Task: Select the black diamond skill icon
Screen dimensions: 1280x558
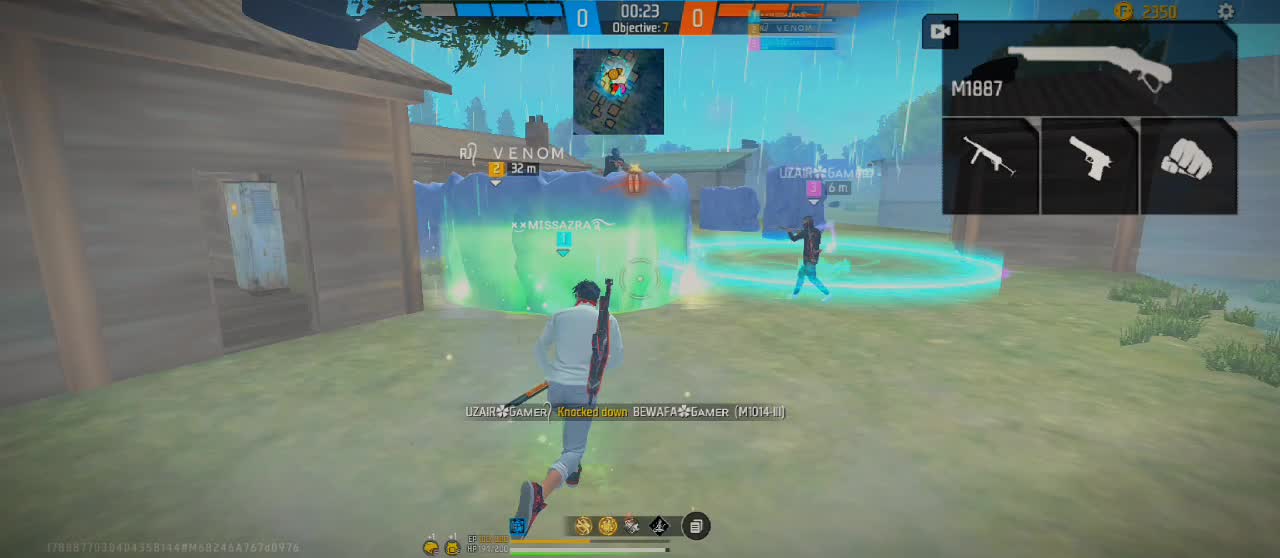Action: [659, 526]
